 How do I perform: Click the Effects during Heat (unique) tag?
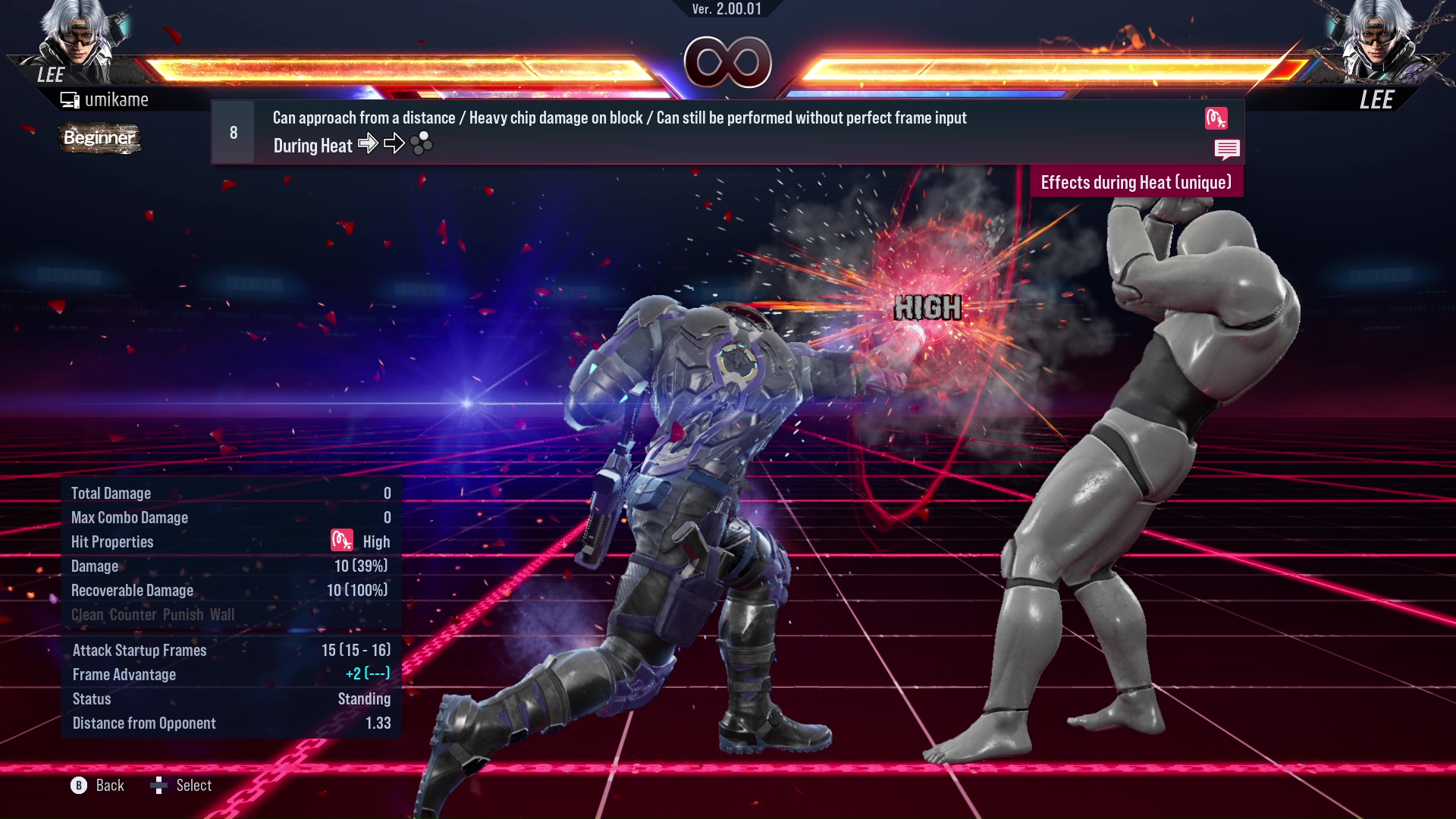pyautogui.click(x=1136, y=182)
